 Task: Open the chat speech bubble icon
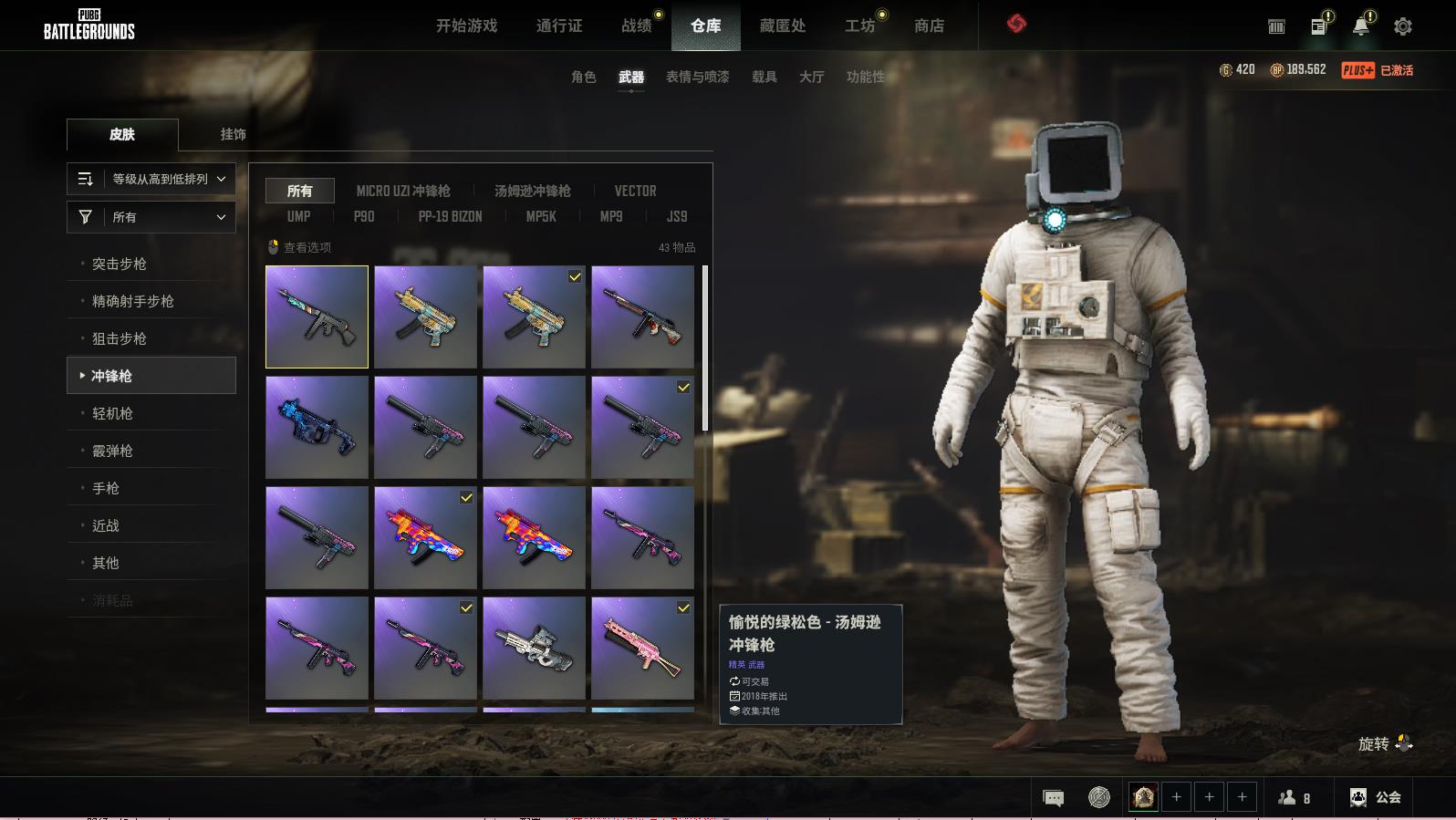coord(1053,798)
